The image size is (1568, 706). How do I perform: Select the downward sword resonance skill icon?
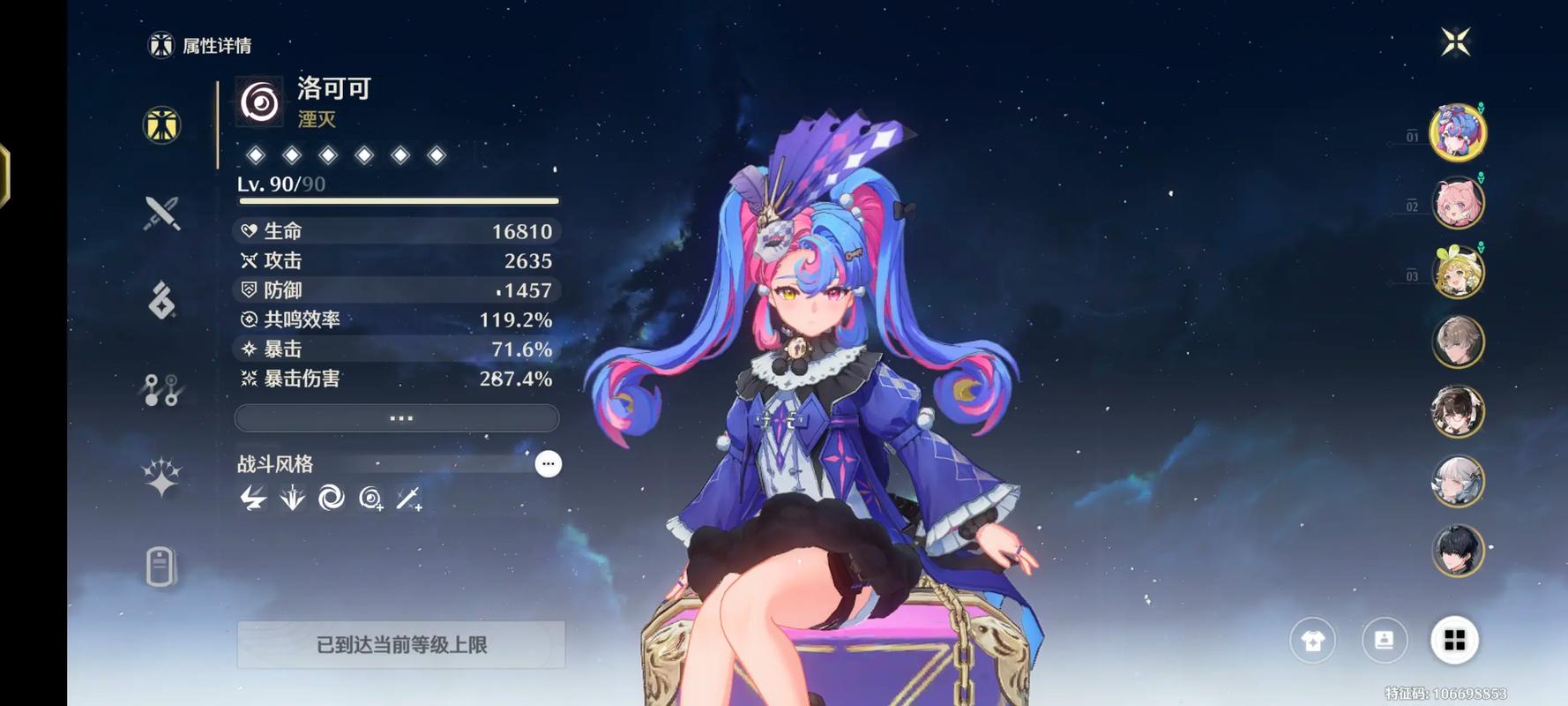click(291, 499)
